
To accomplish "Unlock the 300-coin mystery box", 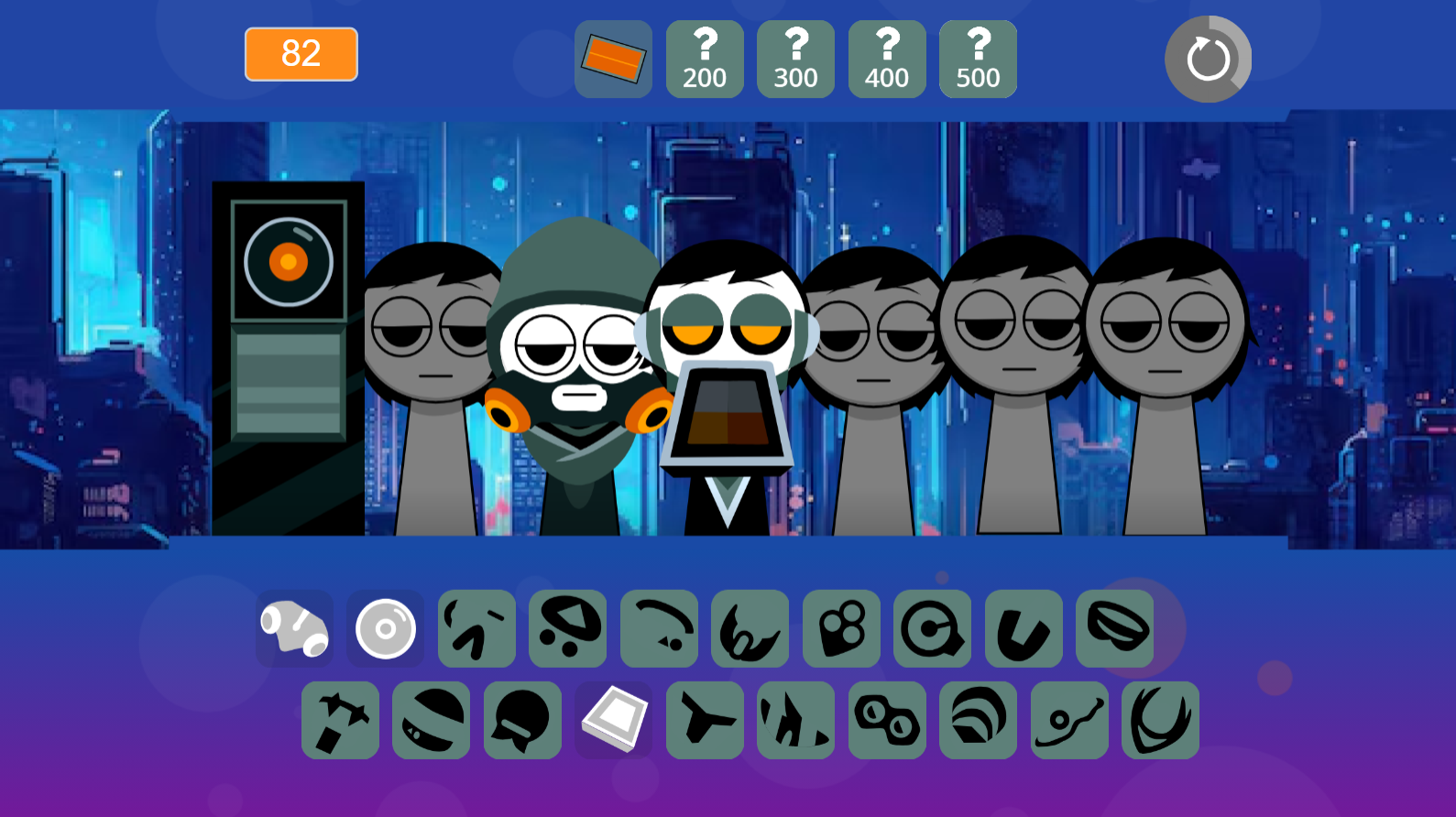I will (795, 59).
